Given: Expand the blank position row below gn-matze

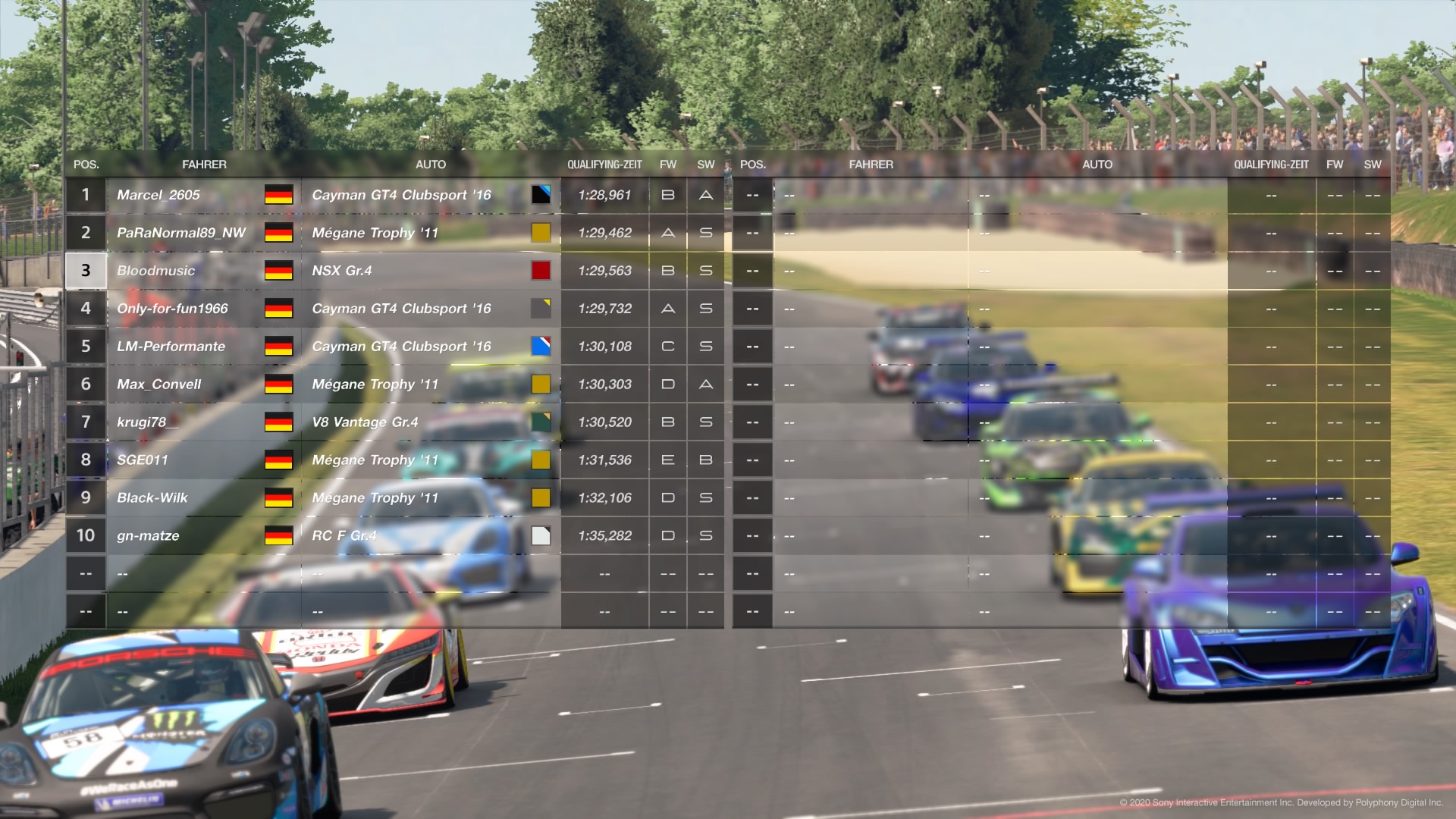Looking at the screenshot, I should point(303,610).
